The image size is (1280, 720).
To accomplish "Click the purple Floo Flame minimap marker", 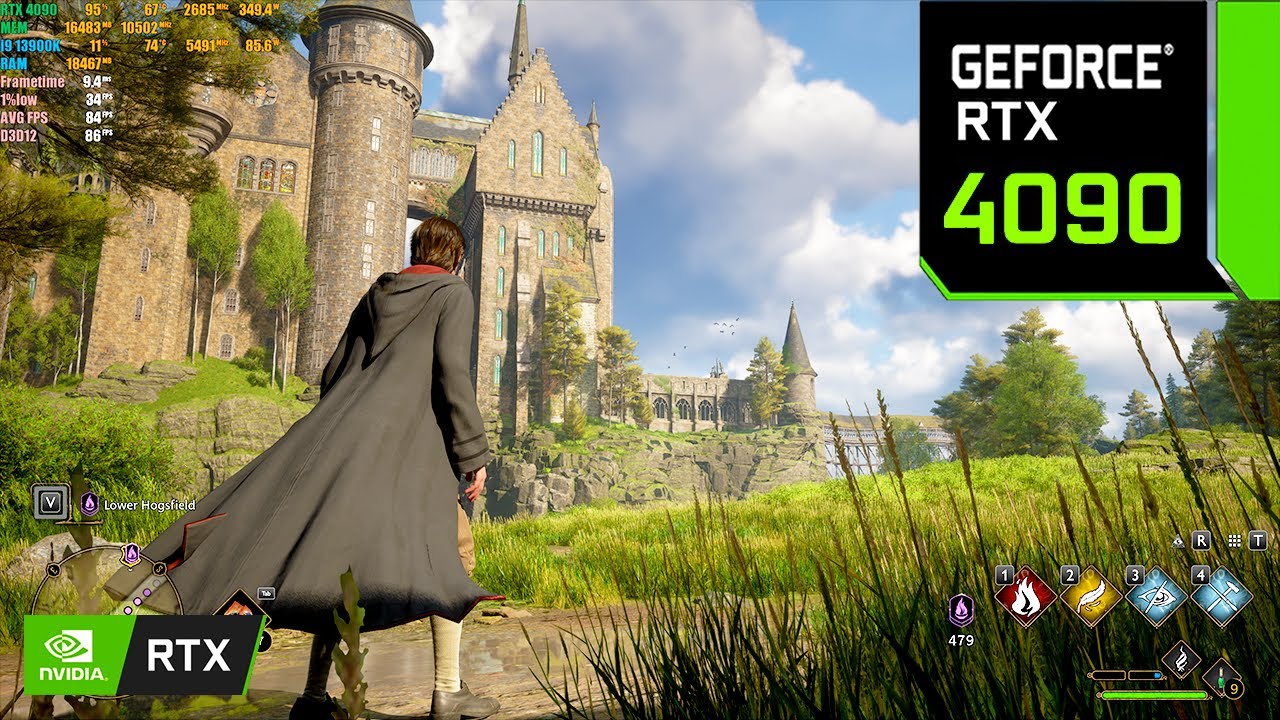I will 131,553.
